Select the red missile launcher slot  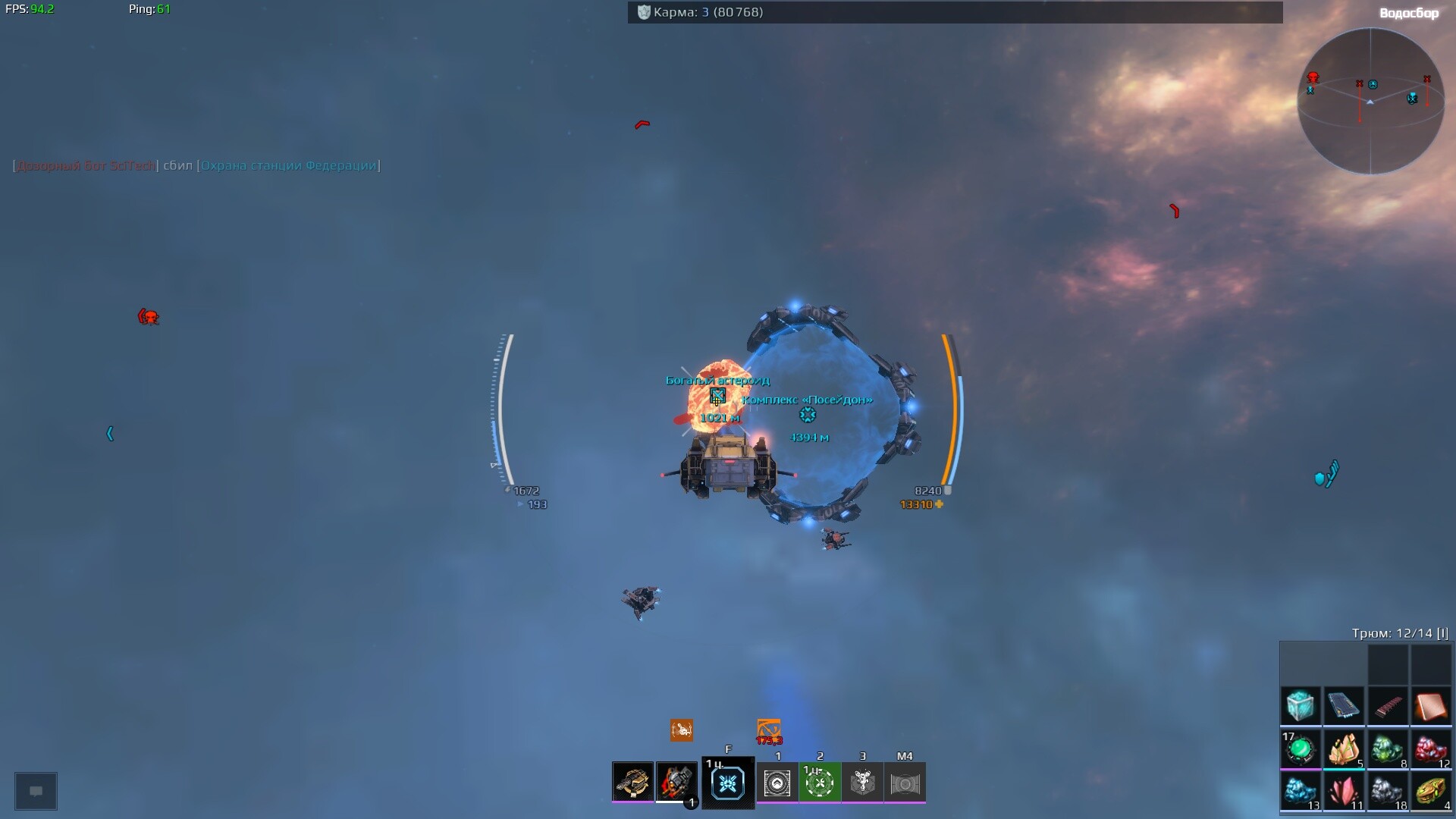click(x=676, y=782)
